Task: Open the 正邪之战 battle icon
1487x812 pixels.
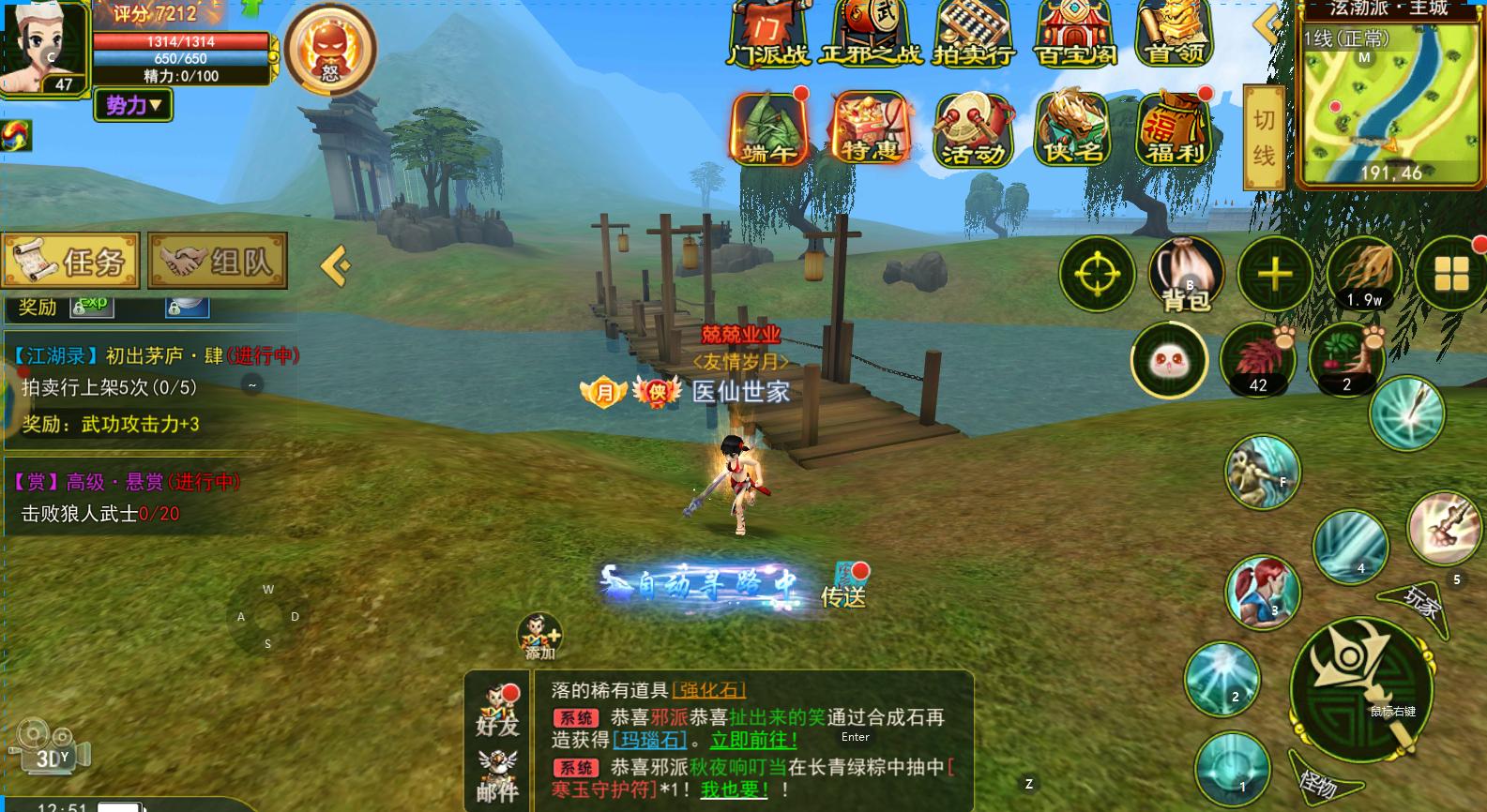Action: coord(871,35)
